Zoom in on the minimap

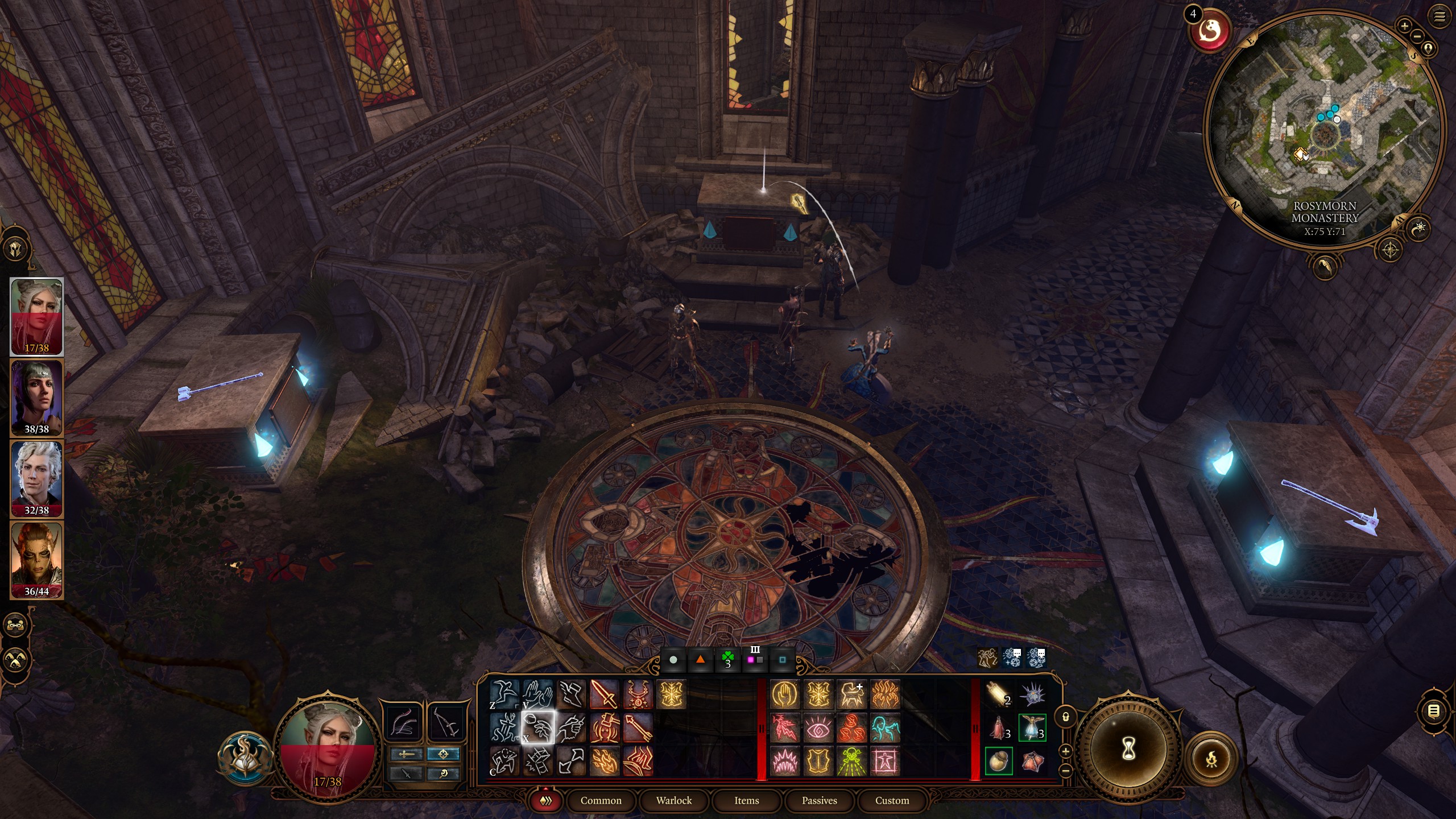pos(1405,26)
